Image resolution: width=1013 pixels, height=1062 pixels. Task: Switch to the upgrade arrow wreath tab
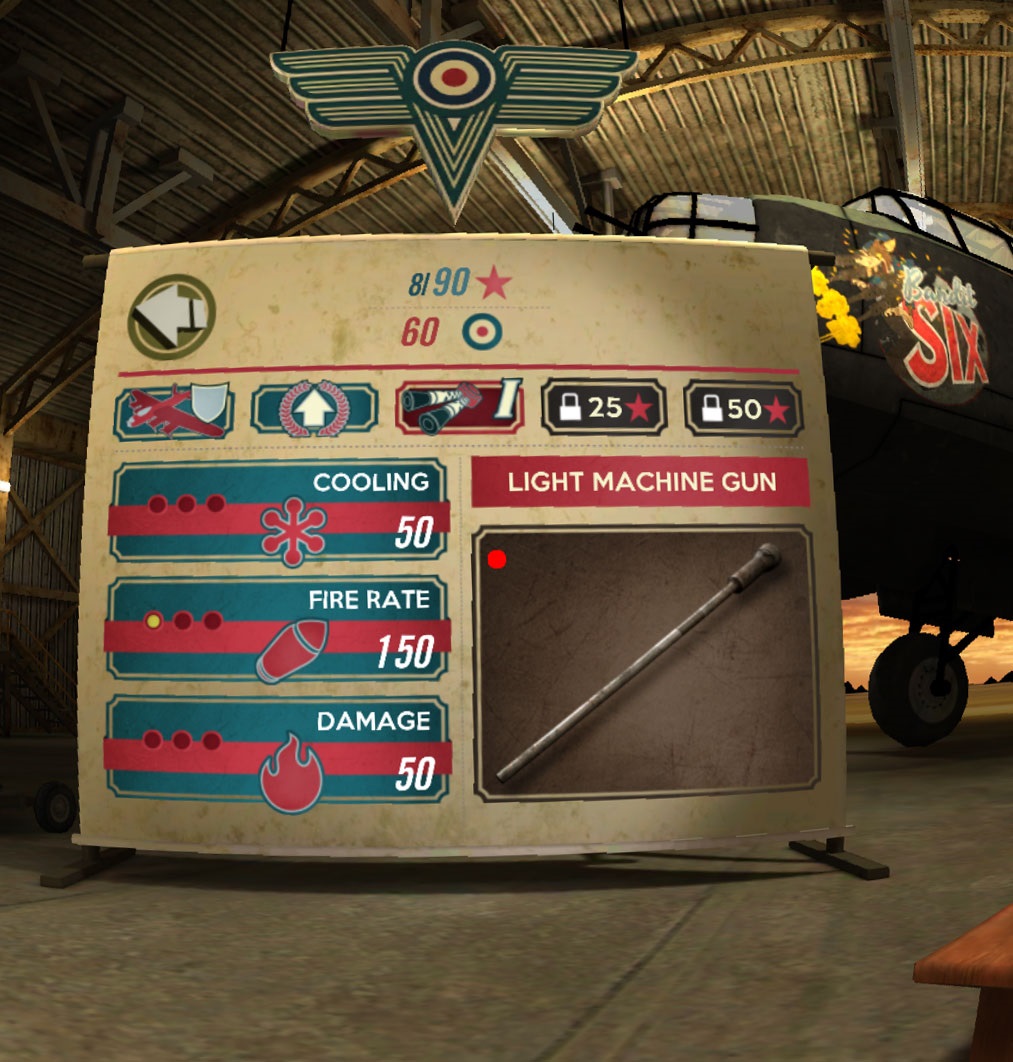coord(314,410)
